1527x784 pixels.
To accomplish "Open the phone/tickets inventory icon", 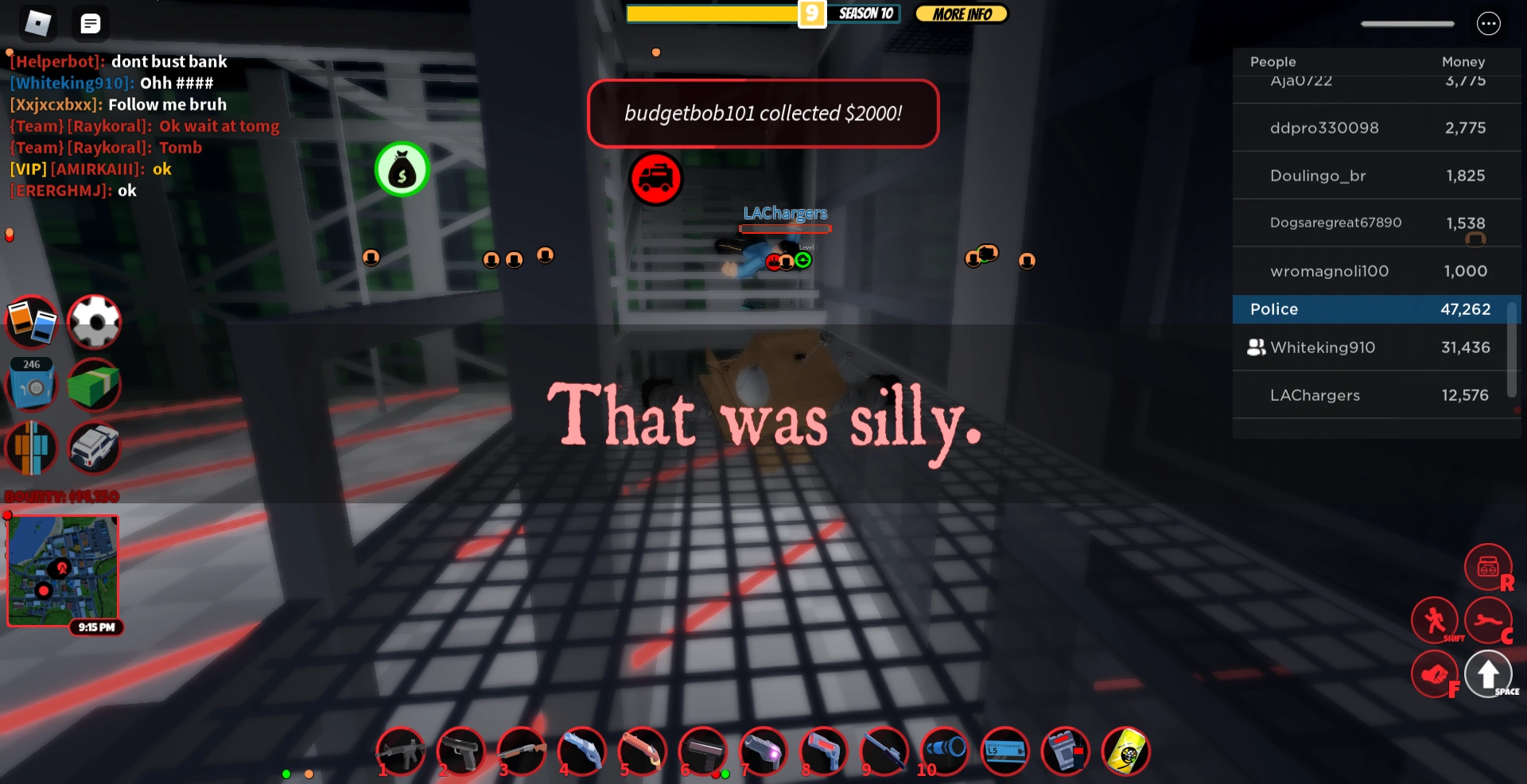I will point(32,321).
